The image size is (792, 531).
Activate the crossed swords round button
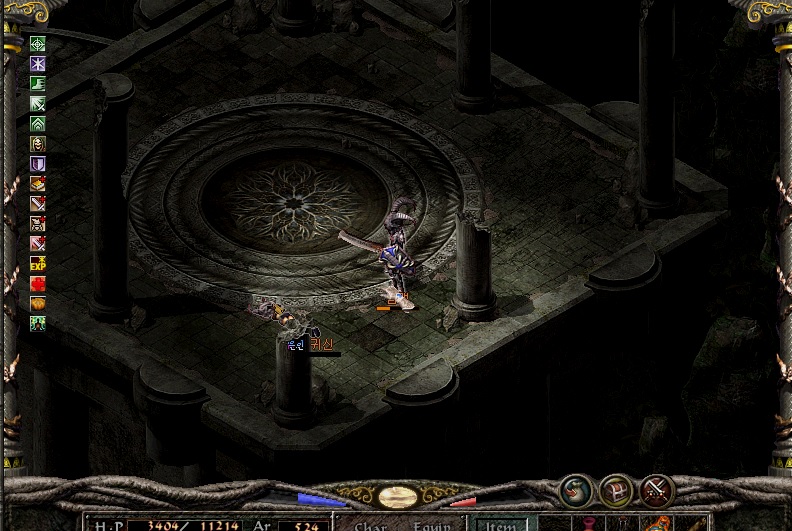click(657, 490)
